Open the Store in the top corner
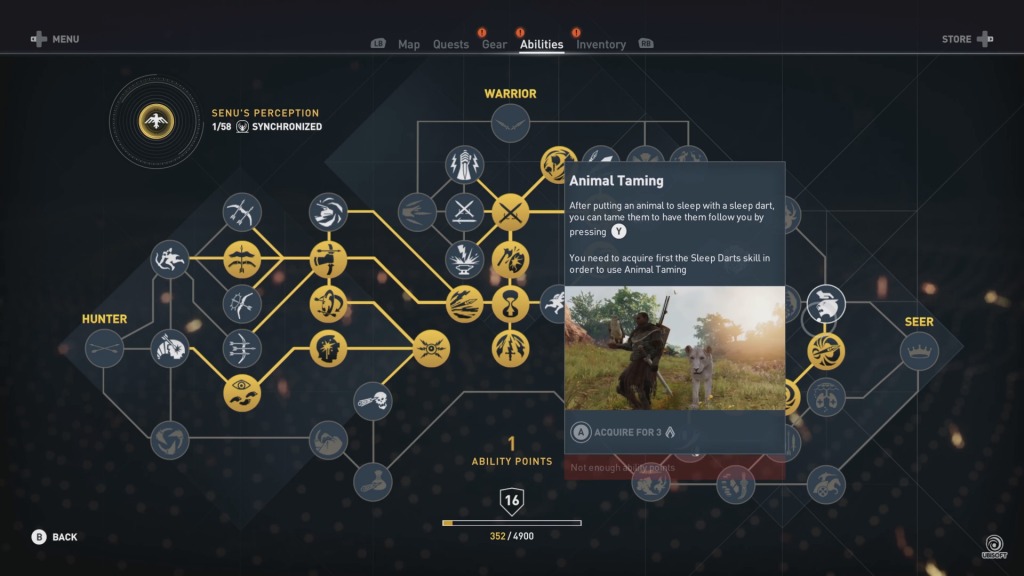 coord(967,39)
